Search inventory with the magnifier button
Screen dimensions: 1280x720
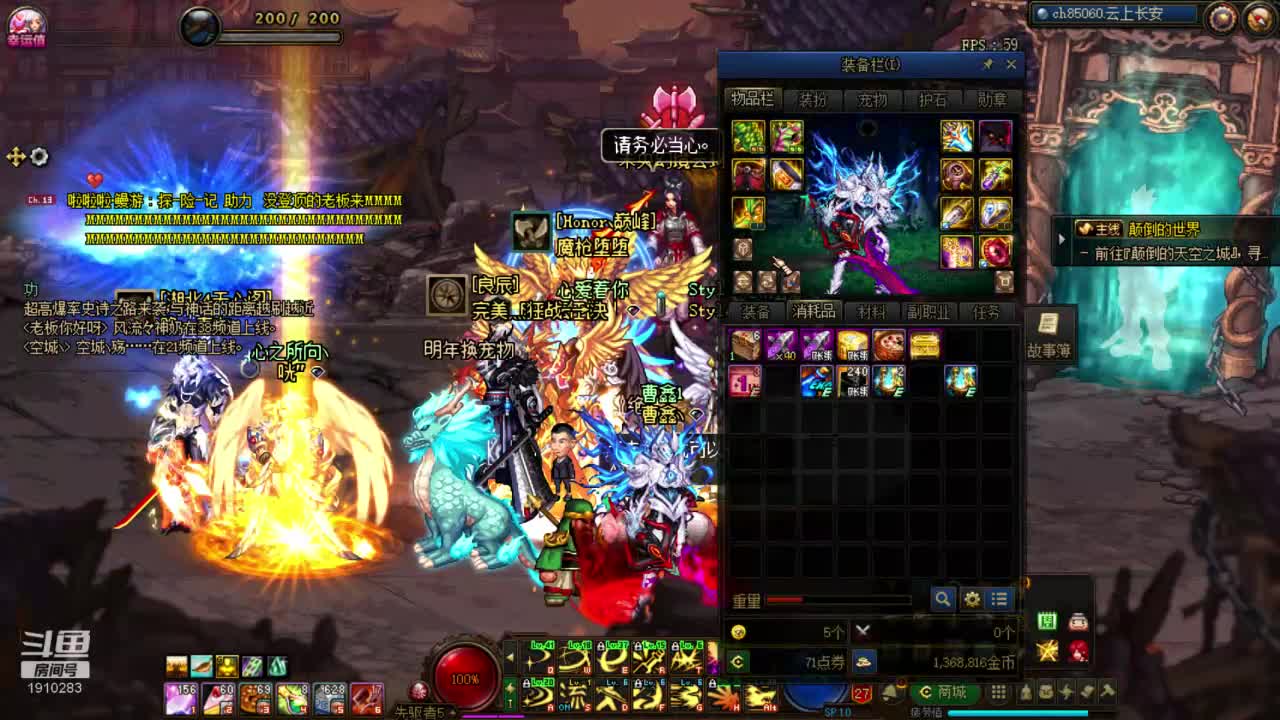click(942, 599)
